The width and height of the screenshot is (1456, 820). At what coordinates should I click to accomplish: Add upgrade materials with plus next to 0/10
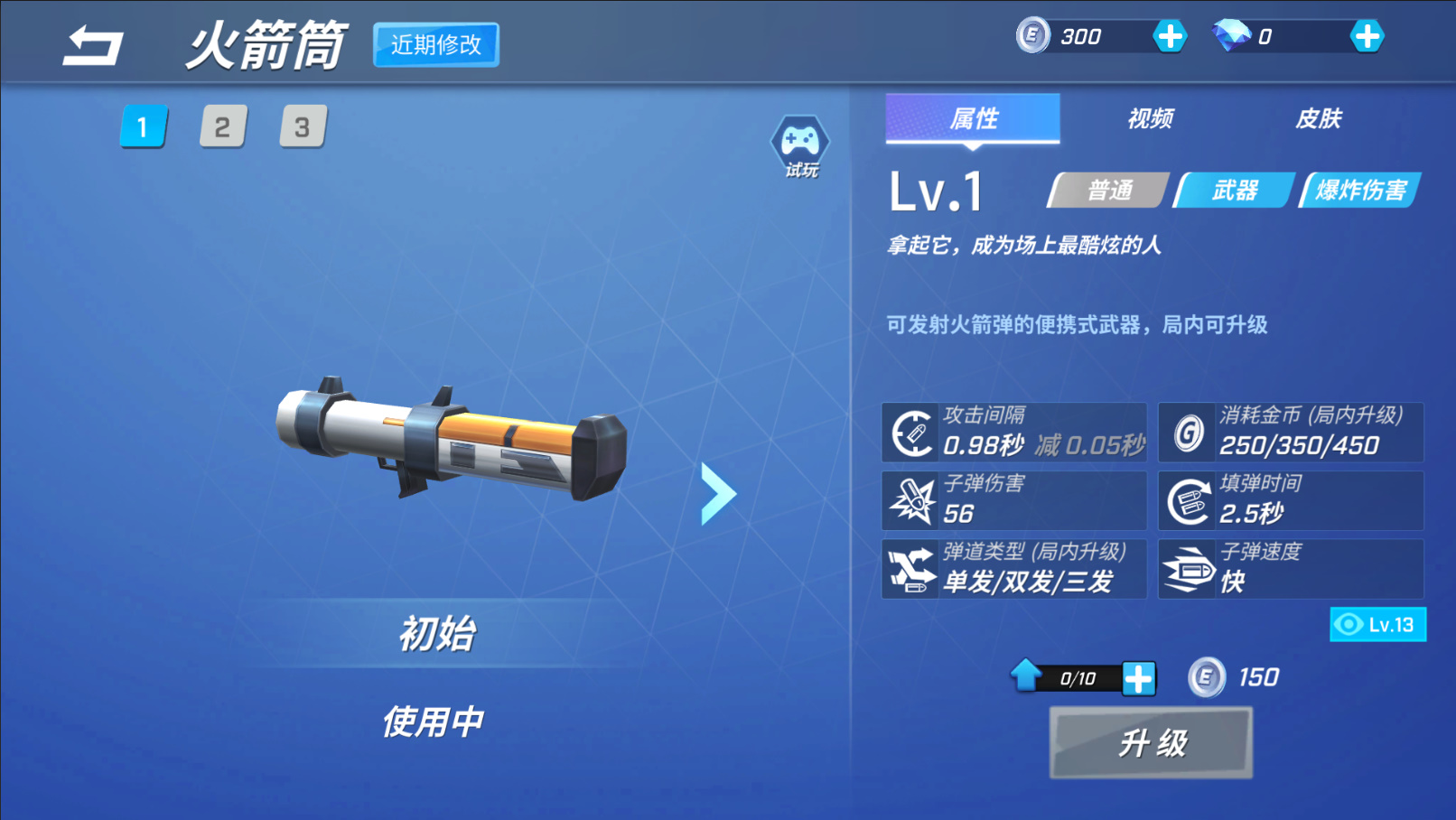pos(1138,678)
